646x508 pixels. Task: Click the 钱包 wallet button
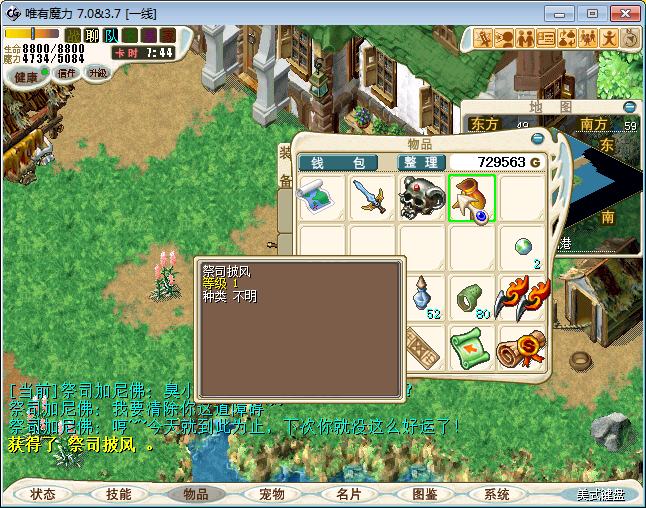click(x=338, y=162)
